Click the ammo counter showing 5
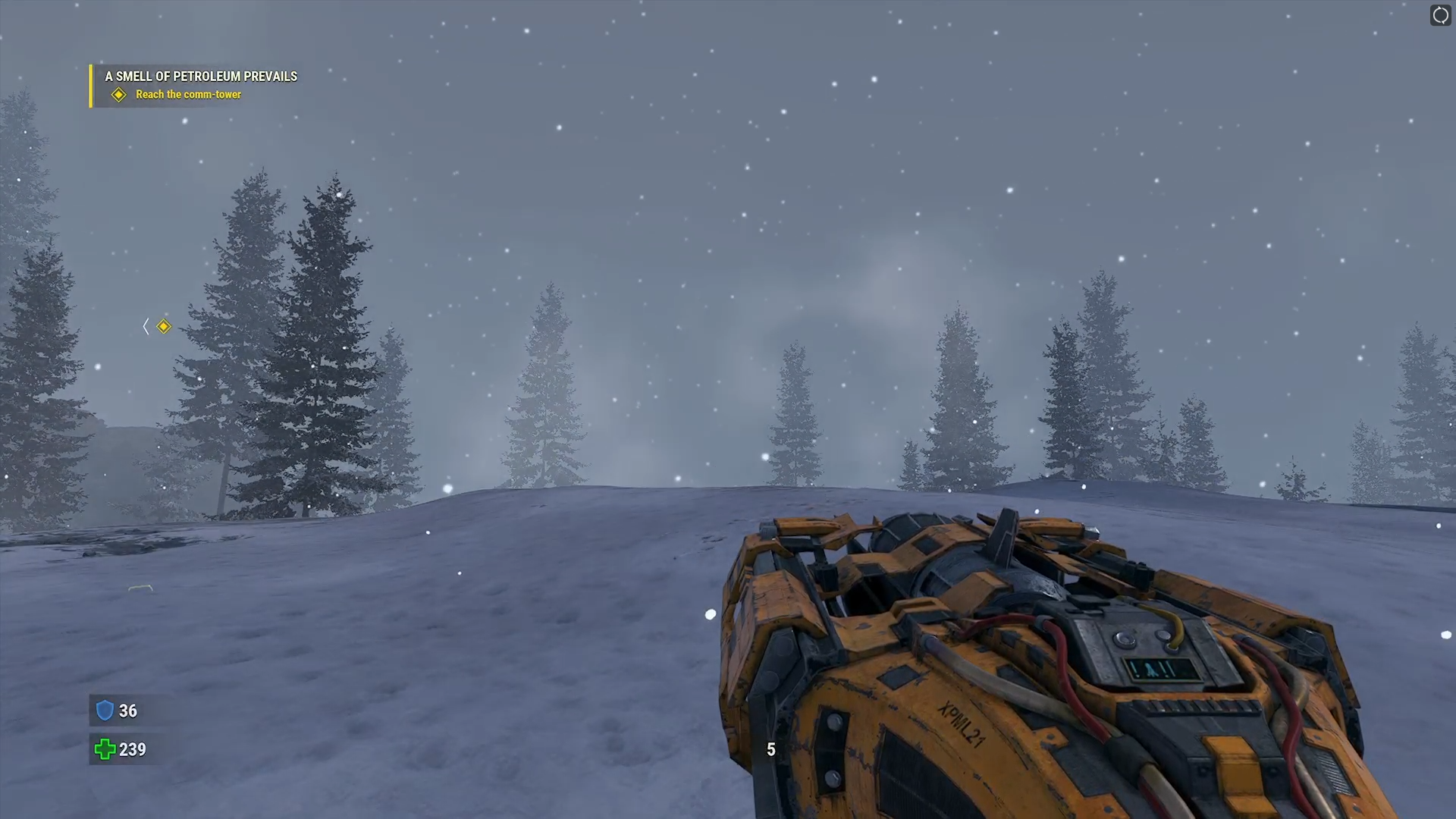 coord(770,749)
